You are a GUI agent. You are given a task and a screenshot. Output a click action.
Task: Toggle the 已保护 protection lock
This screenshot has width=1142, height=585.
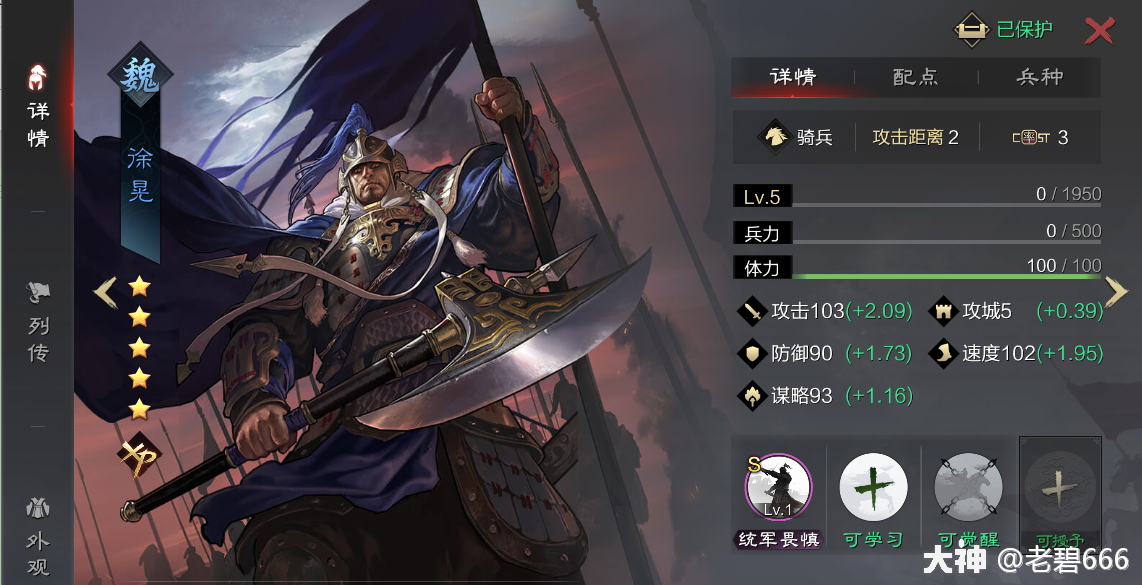pos(1004,30)
